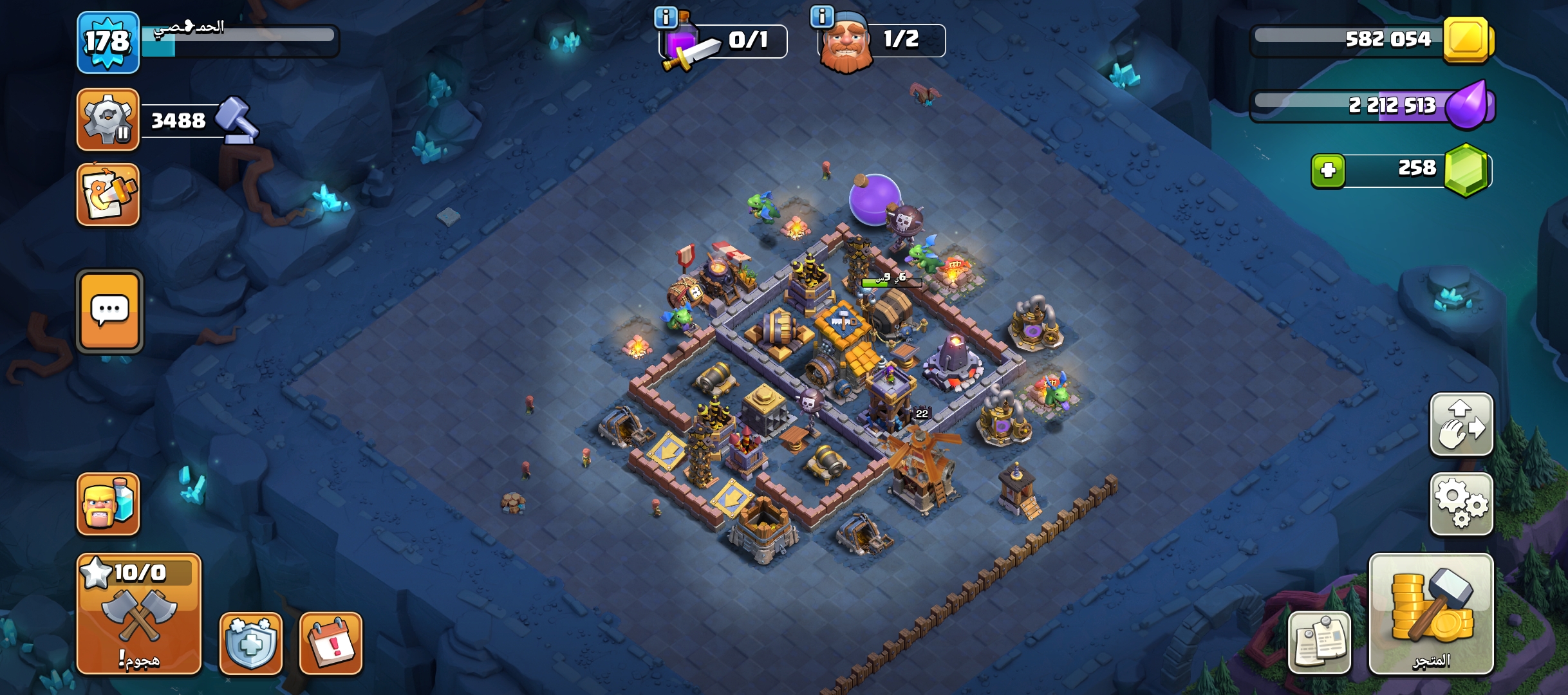Tap the master builder bearded face icon
This screenshot has height=695, width=1568.
pyautogui.click(x=845, y=44)
